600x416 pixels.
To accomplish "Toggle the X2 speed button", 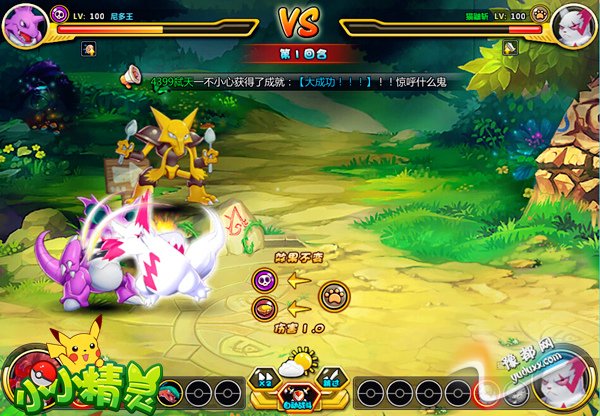I will coord(266,381).
